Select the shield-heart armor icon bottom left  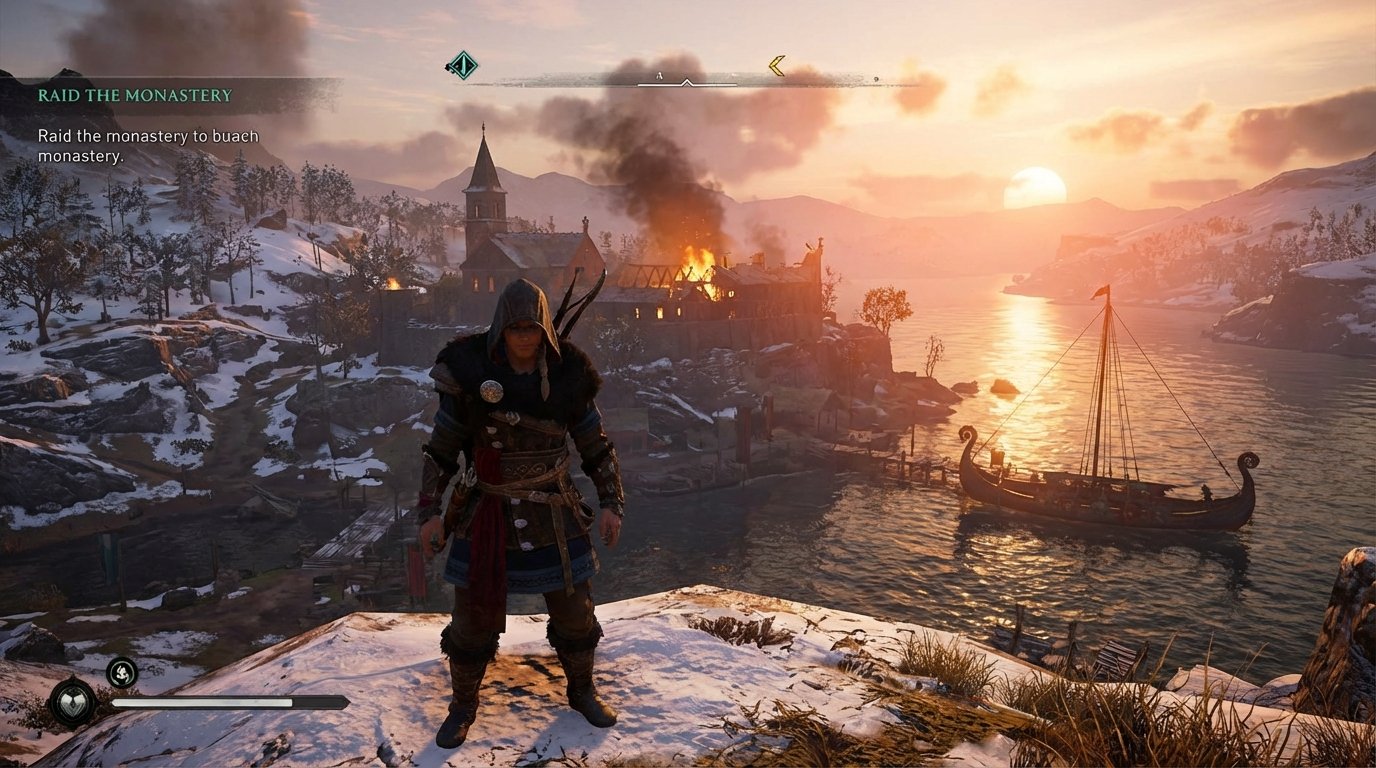coord(71,703)
